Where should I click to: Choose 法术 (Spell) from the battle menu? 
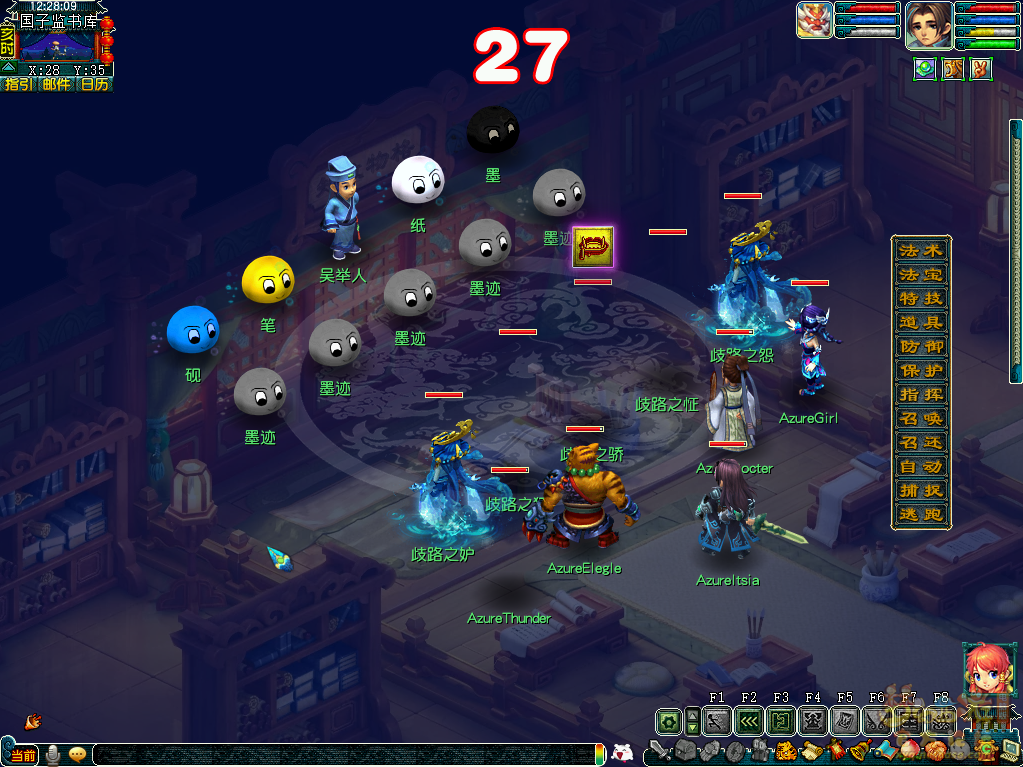pos(920,251)
